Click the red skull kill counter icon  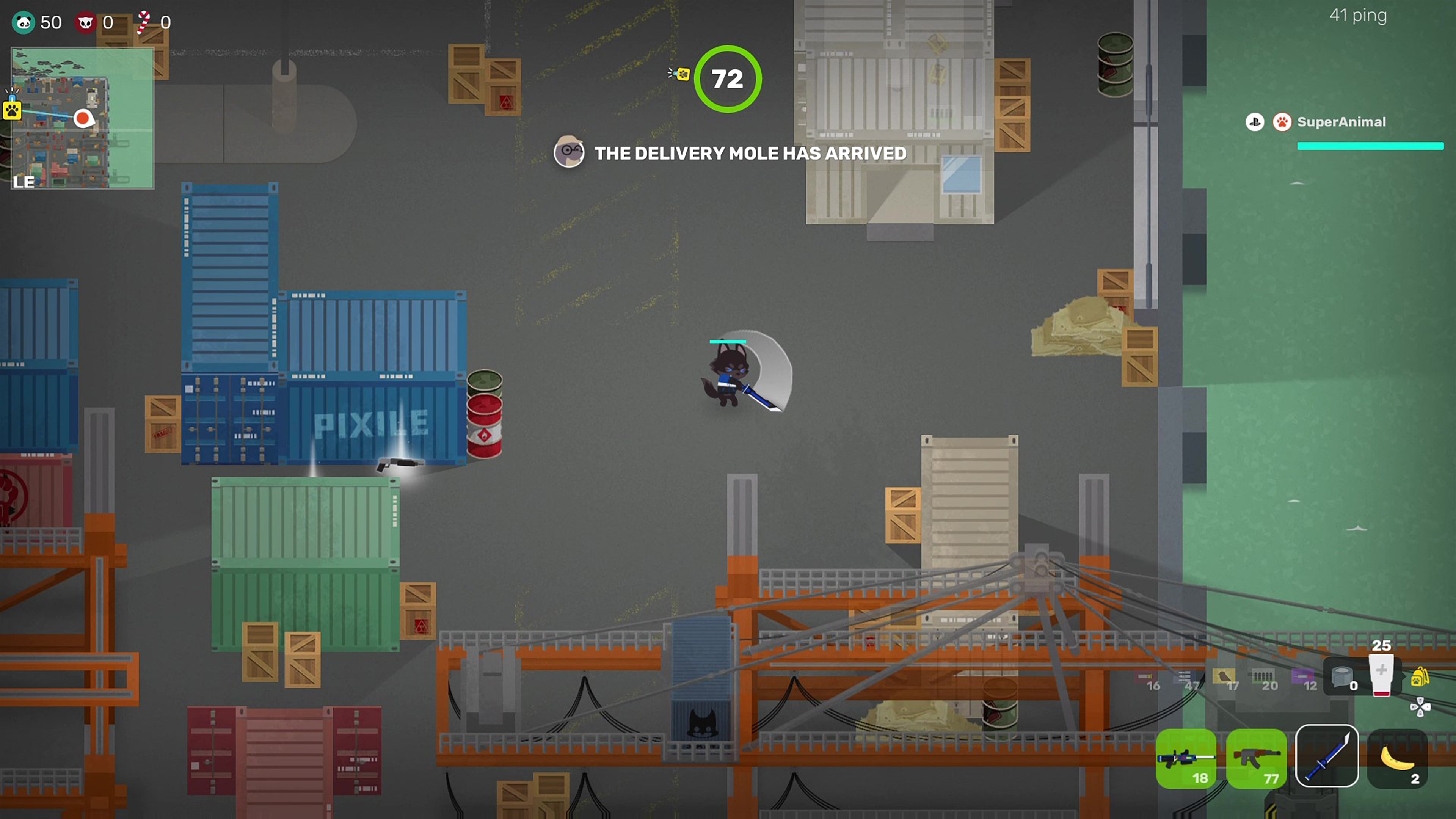click(x=86, y=22)
